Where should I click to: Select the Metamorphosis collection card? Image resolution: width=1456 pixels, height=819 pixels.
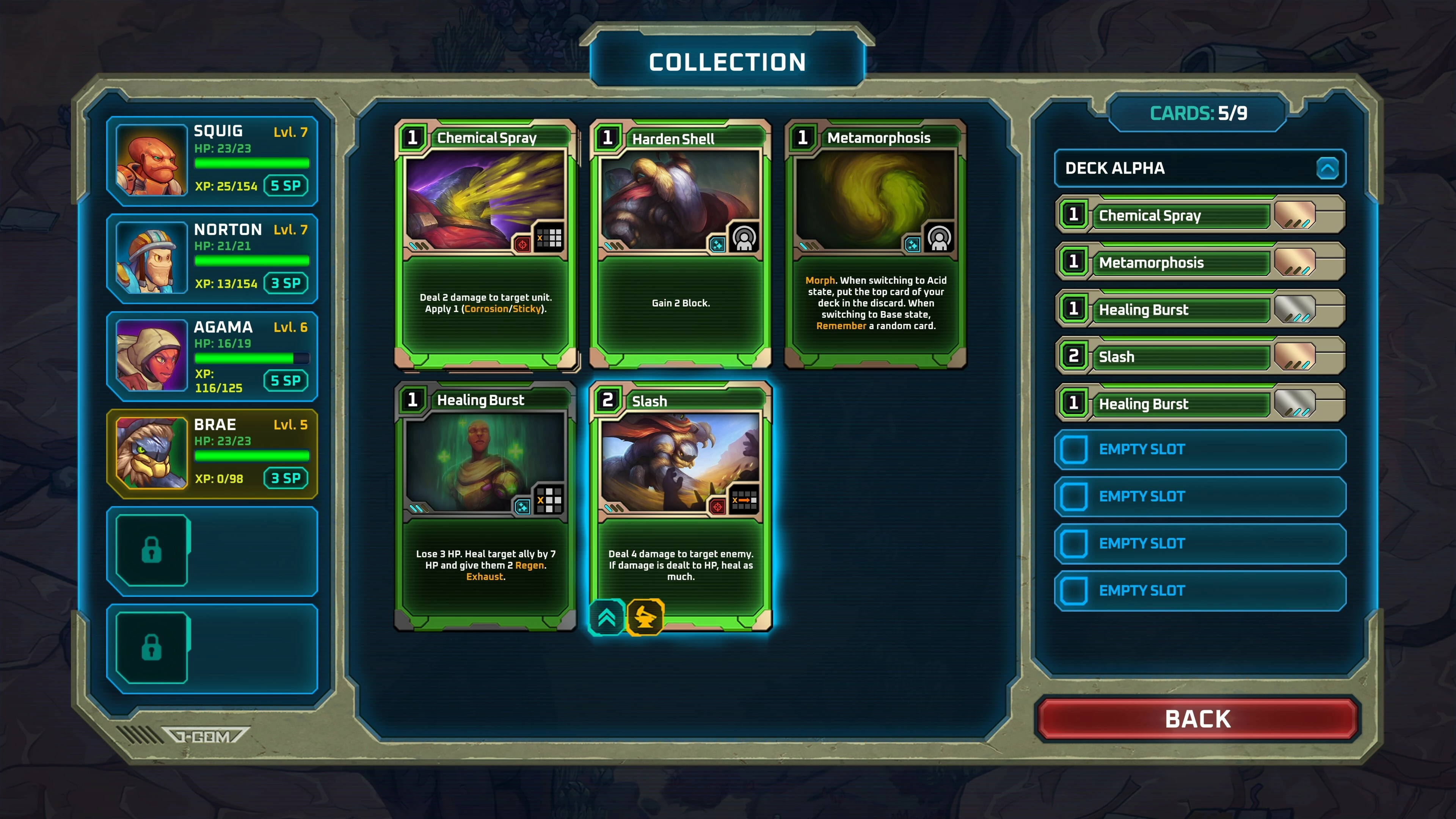pos(875,244)
